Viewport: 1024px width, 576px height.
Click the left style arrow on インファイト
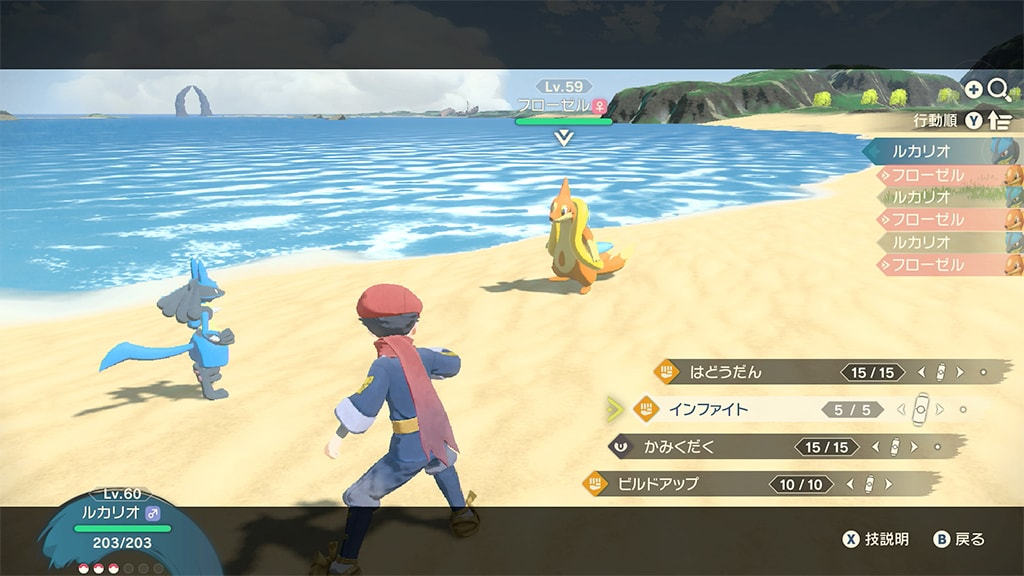click(902, 409)
